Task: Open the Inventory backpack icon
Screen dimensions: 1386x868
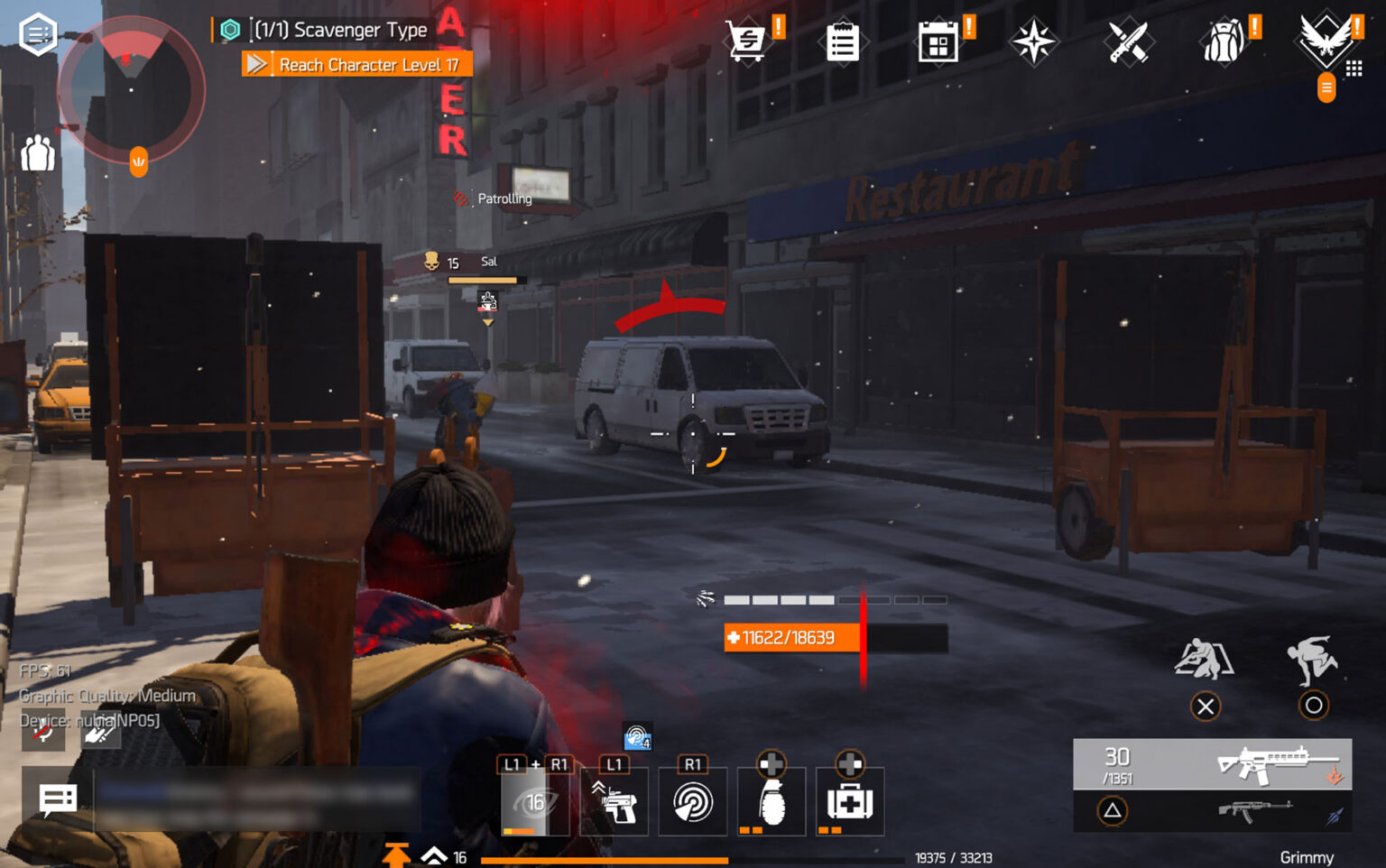Action: point(1224,42)
